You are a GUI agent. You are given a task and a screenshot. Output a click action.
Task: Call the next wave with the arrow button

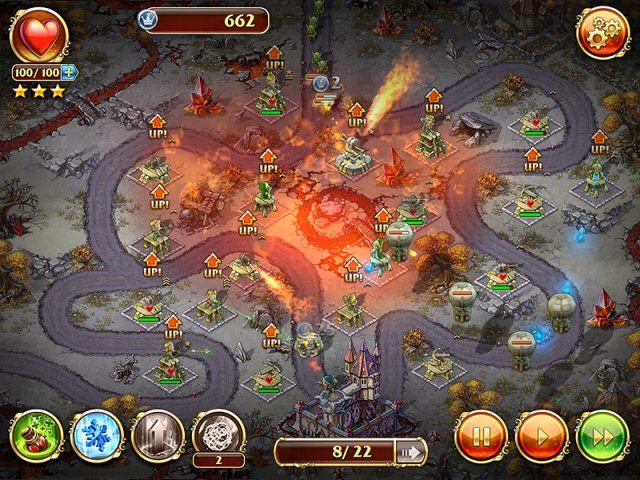point(409,452)
